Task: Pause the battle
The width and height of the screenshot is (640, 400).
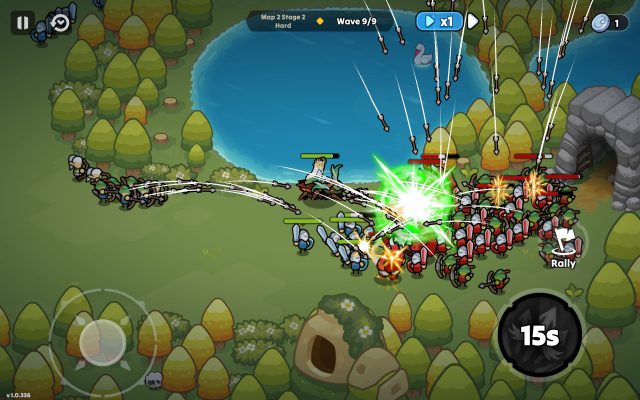Action: (x=22, y=22)
